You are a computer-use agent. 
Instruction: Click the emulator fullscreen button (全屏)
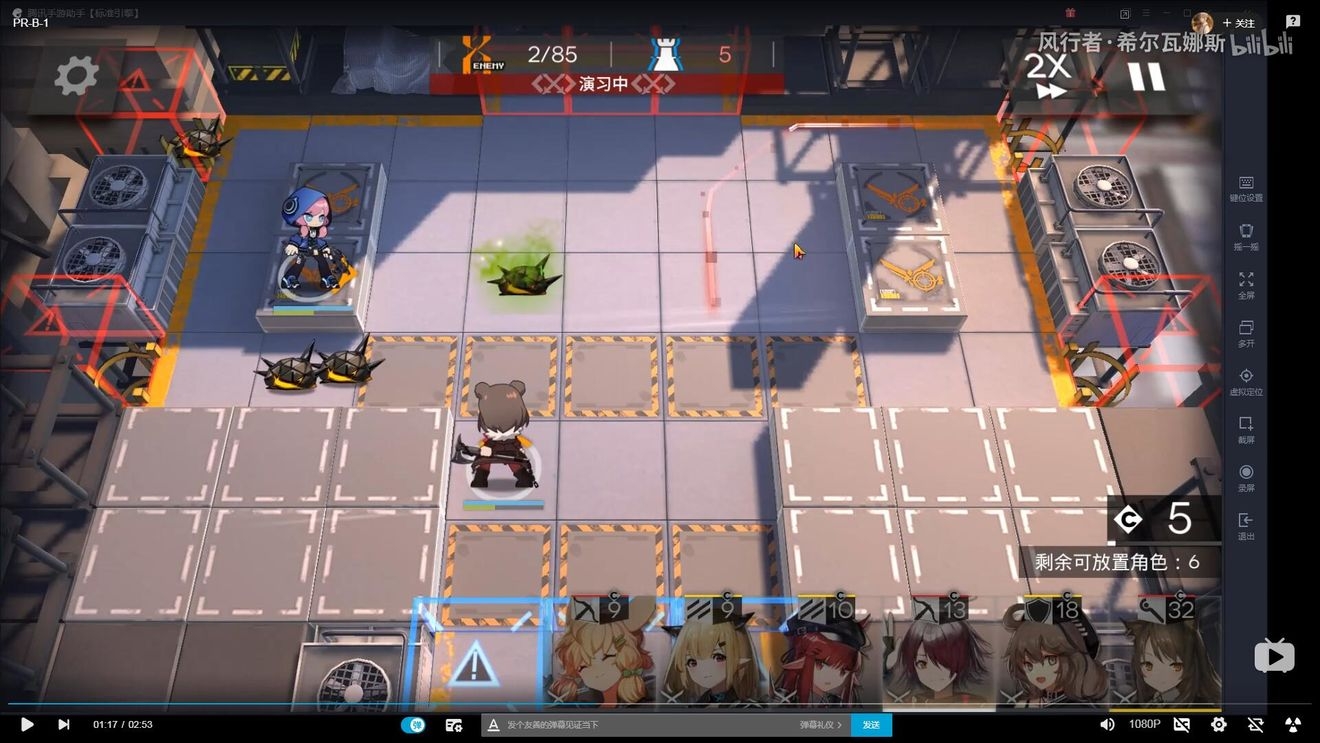point(1246,285)
